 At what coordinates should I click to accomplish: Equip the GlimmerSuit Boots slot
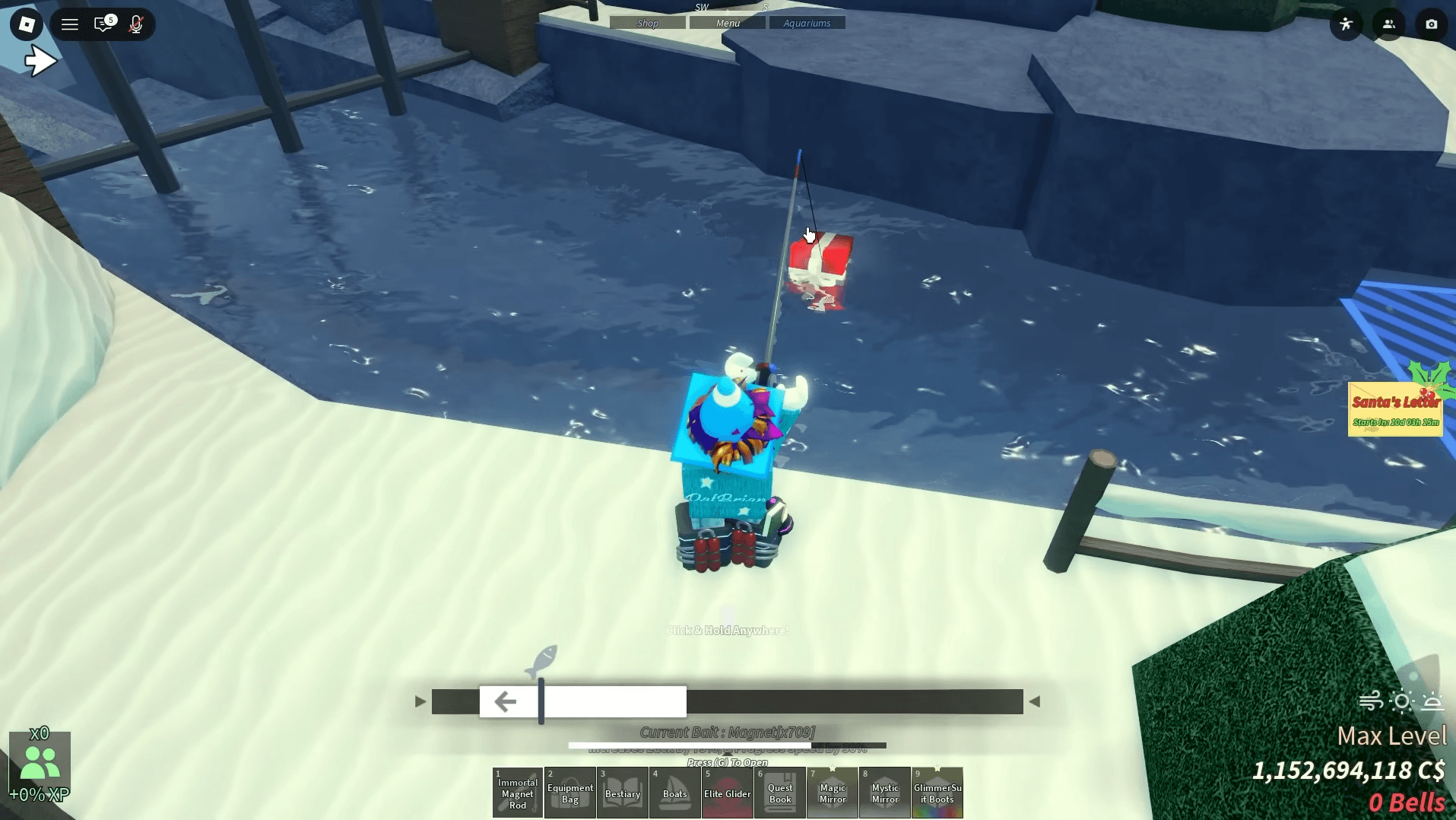937,793
